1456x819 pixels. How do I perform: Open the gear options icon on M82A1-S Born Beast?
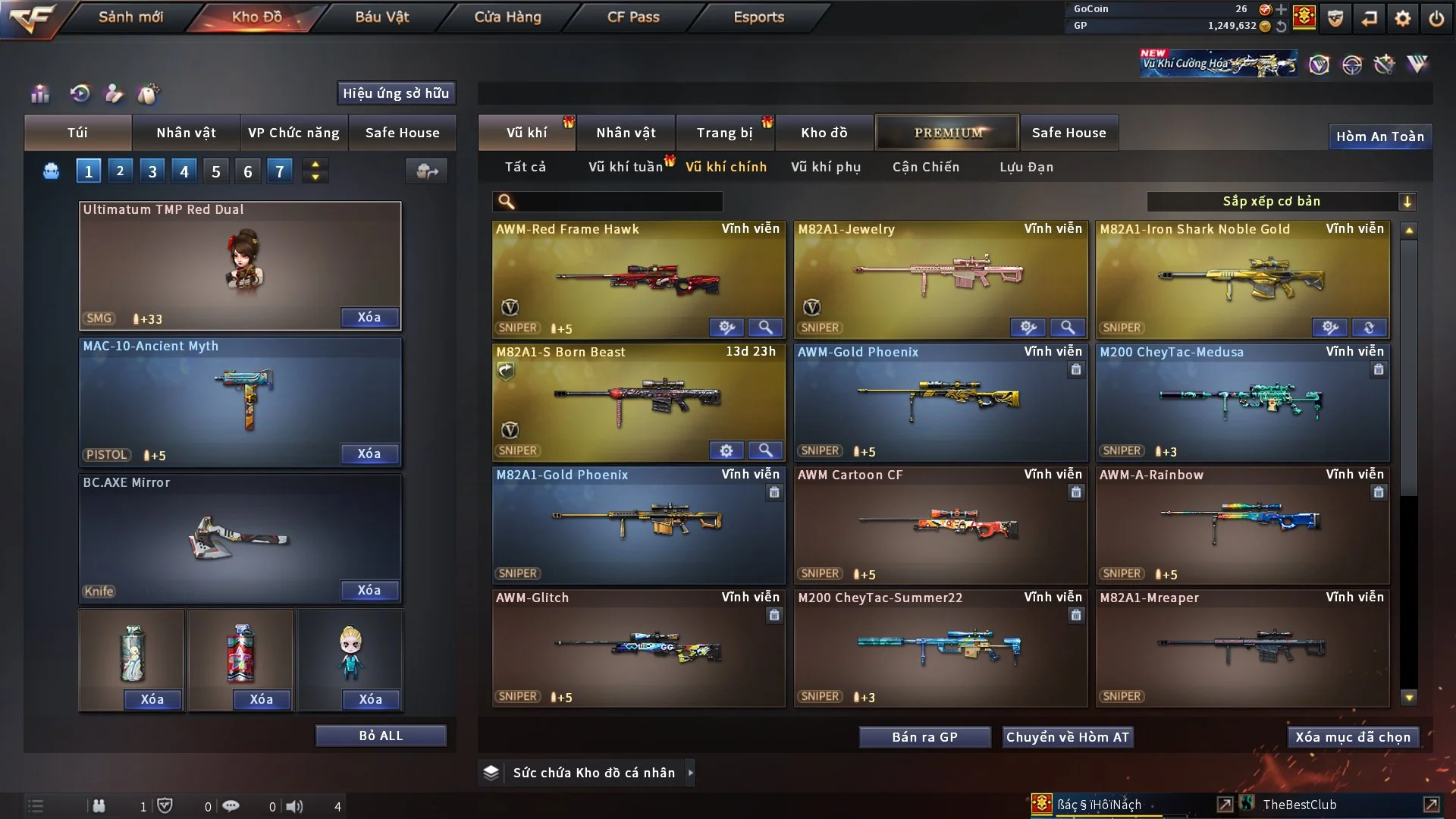pyautogui.click(x=726, y=450)
